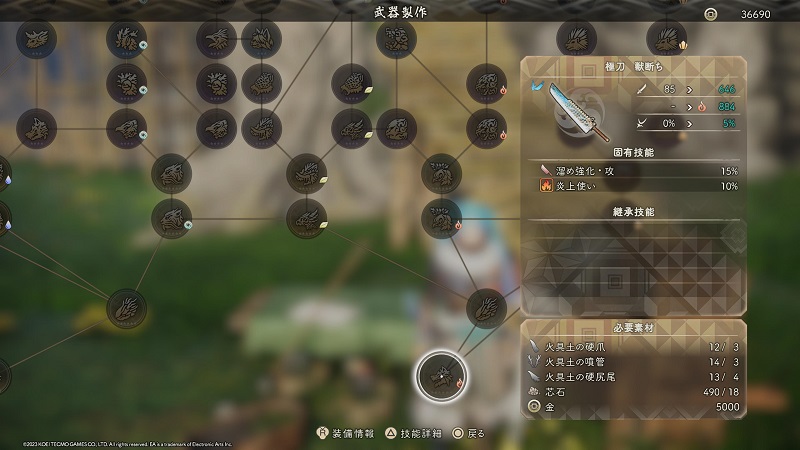This screenshot has height=450, width=800.
Task: Pick the 火具土の硬尻尾 material row
Action: pos(634,376)
